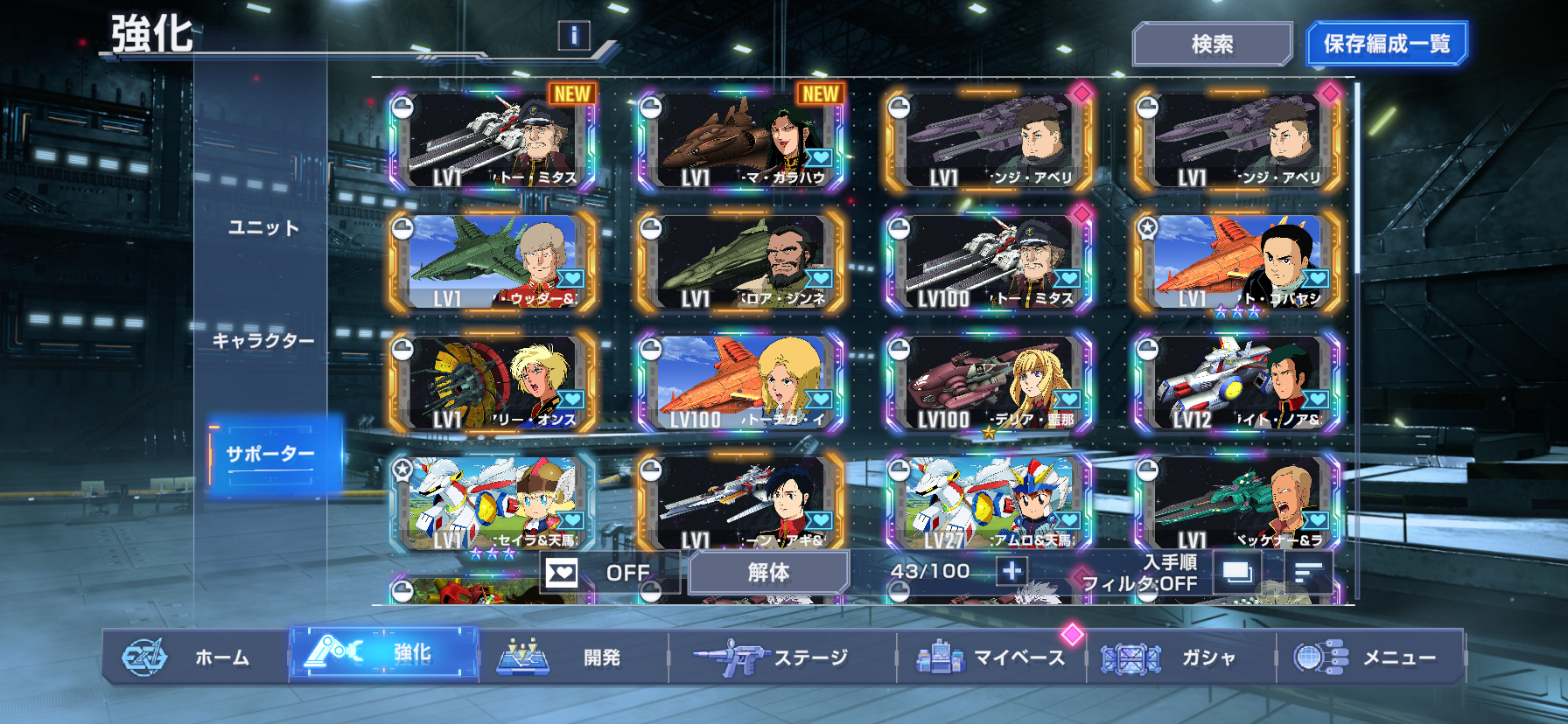Select the NEW ガラハウ supporter card

click(x=740, y=140)
